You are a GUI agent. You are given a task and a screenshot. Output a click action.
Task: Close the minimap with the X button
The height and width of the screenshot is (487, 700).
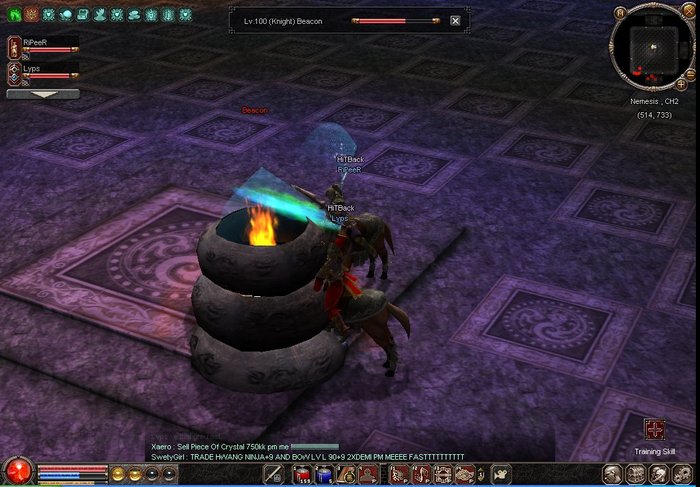(687, 14)
